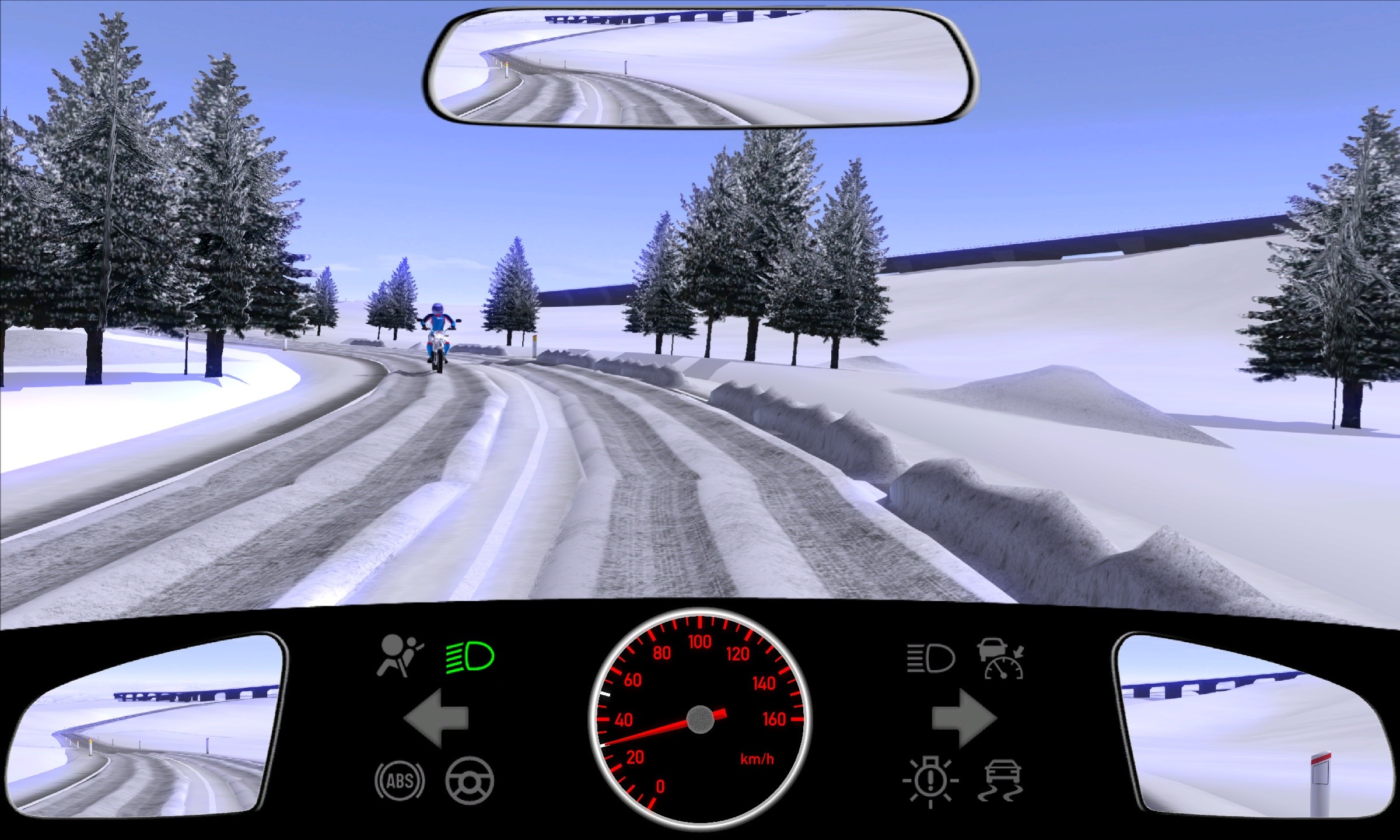The width and height of the screenshot is (1400, 840).
Task: Check the center rear-view mirror
Action: point(701,67)
